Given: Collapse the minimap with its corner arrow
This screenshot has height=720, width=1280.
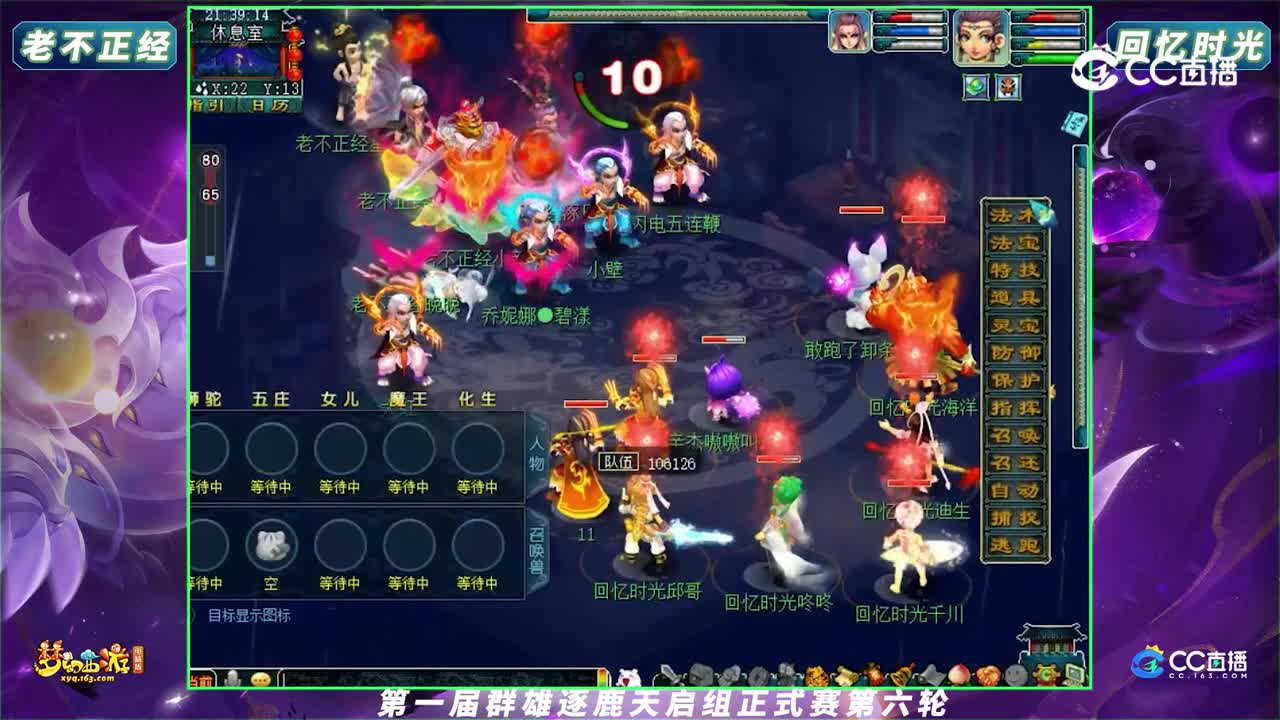Looking at the screenshot, I should (x=289, y=18).
